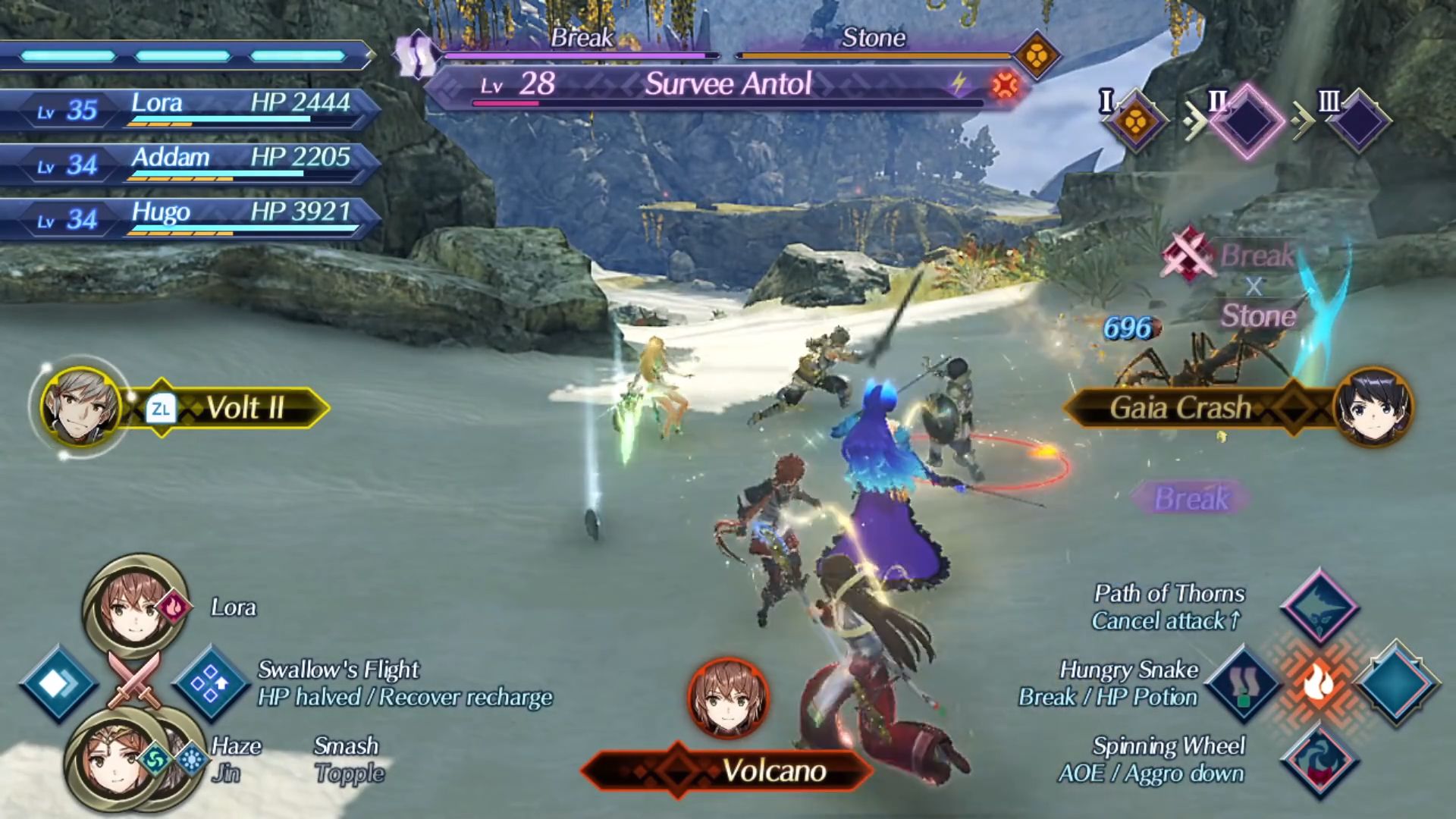
Task: Select stage III blade combo diamond
Action: pos(1359,121)
